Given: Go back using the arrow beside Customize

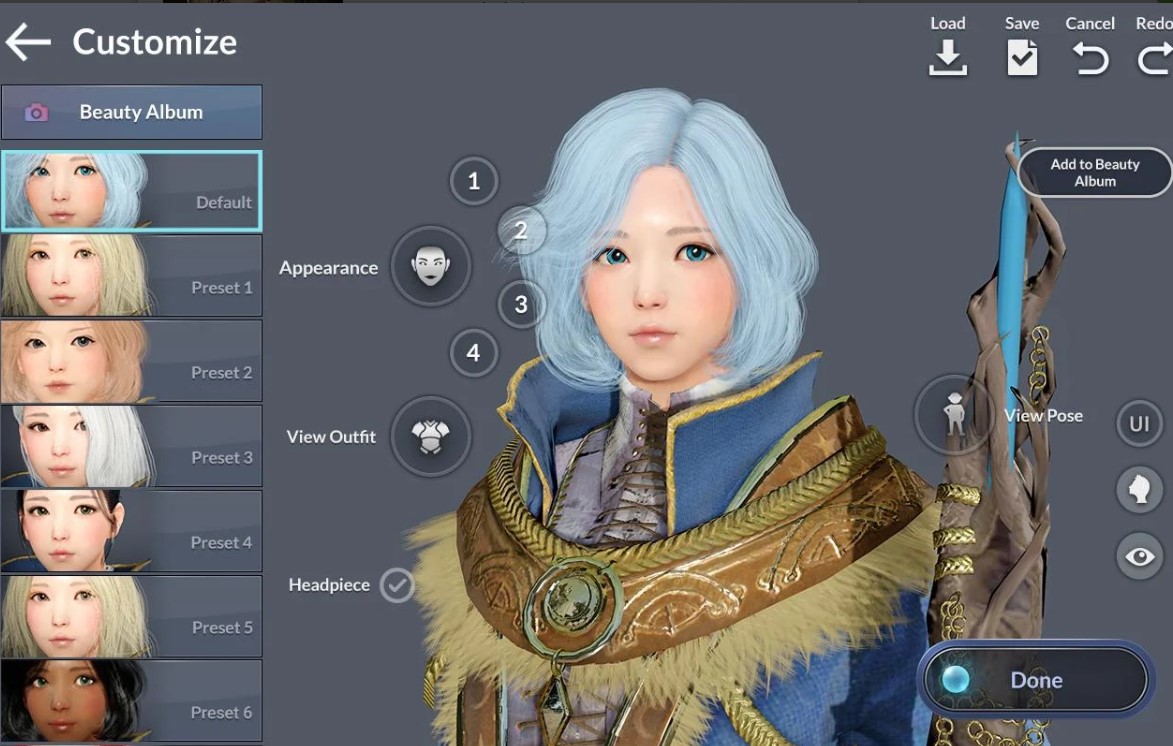Looking at the screenshot, I should (28, 42).
